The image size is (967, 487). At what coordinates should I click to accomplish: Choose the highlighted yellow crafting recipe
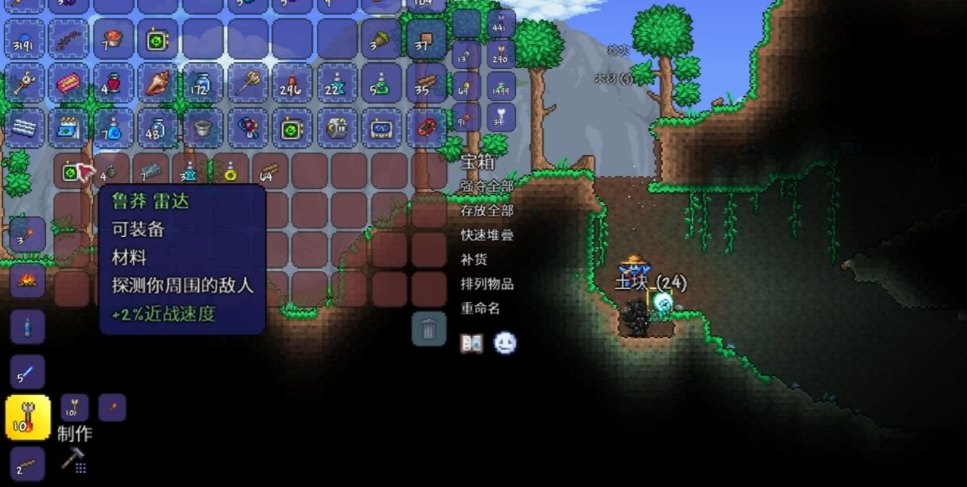[x=27, y=418]
